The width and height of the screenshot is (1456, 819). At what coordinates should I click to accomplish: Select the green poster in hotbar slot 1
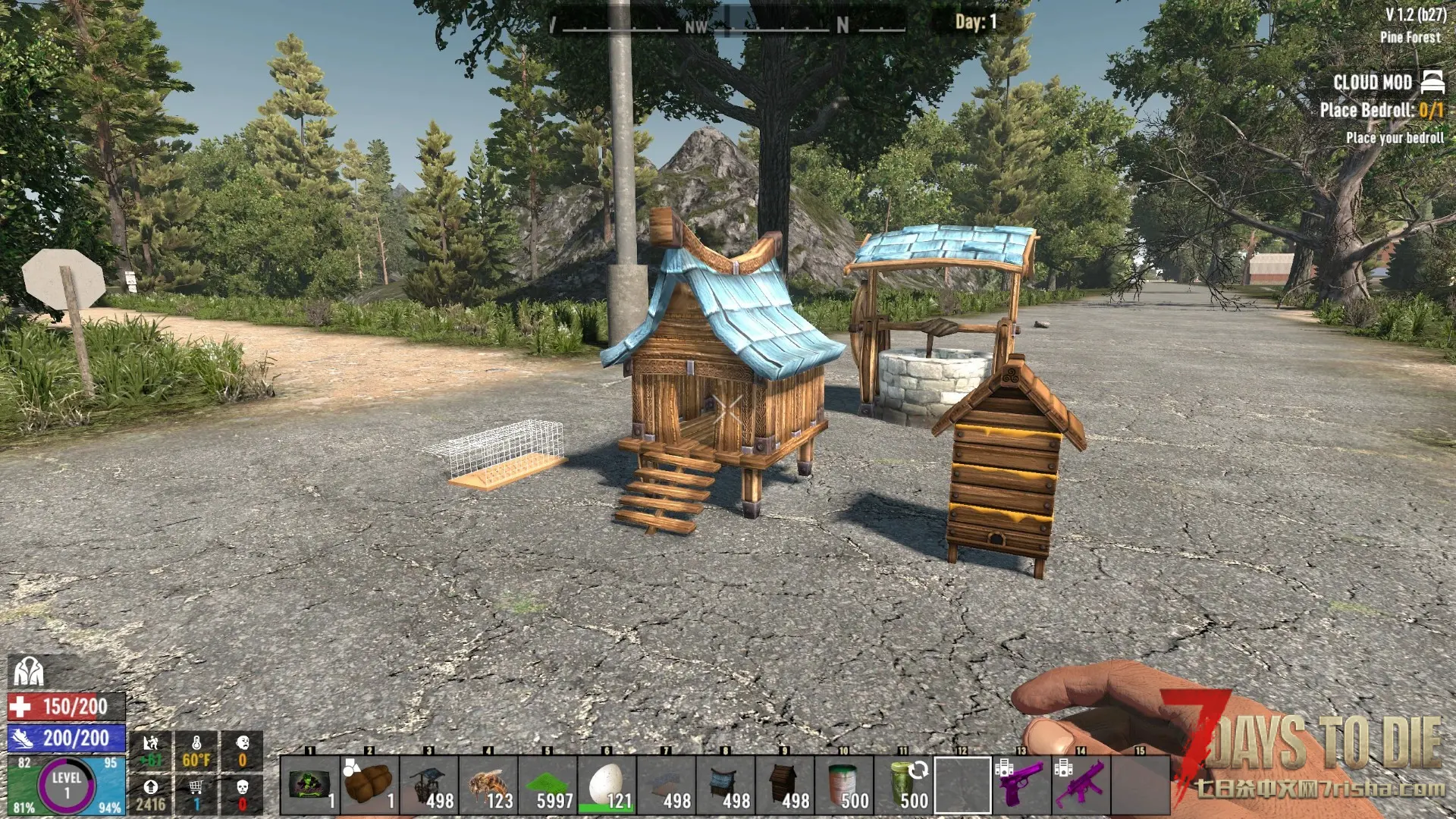pos(309,786)
